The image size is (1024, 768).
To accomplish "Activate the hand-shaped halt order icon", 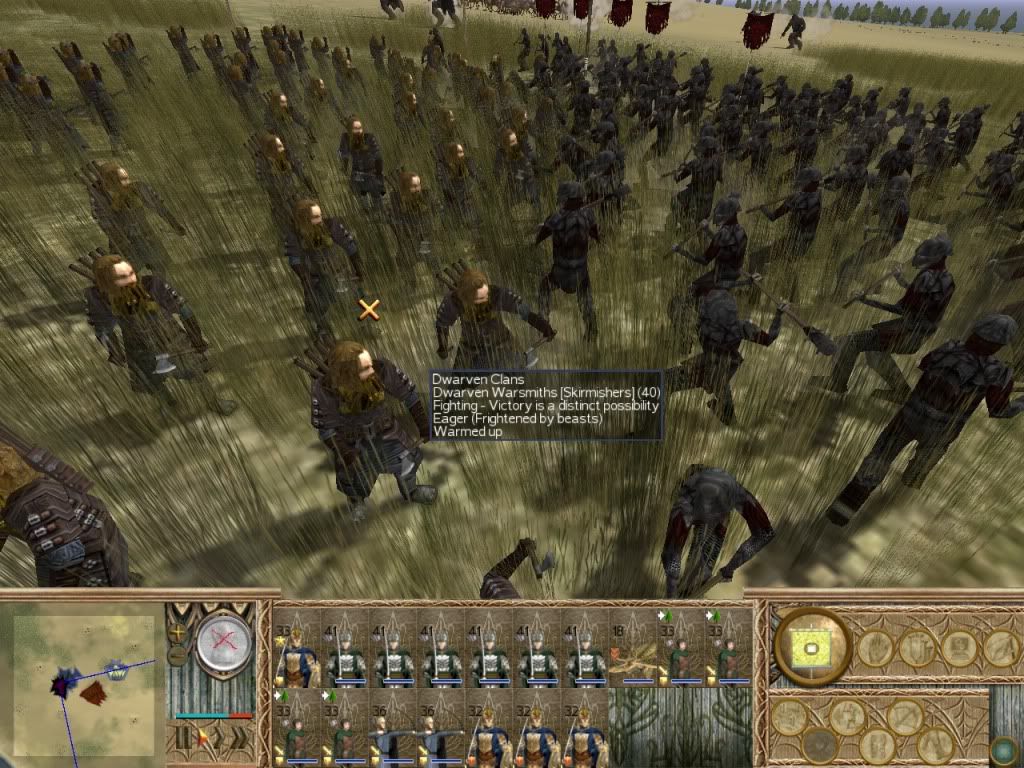I will click(x=875, y=649).
